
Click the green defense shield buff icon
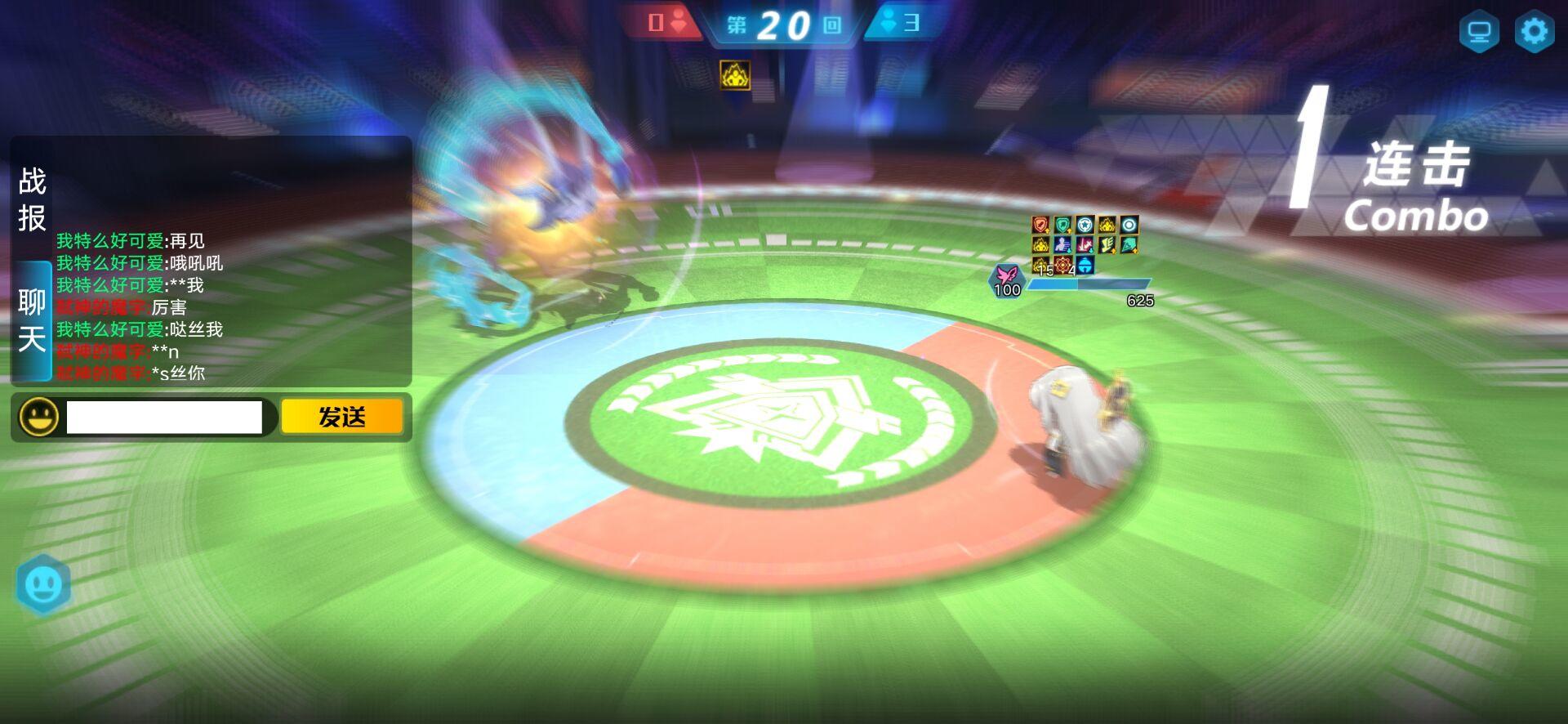coord(1062,224)
